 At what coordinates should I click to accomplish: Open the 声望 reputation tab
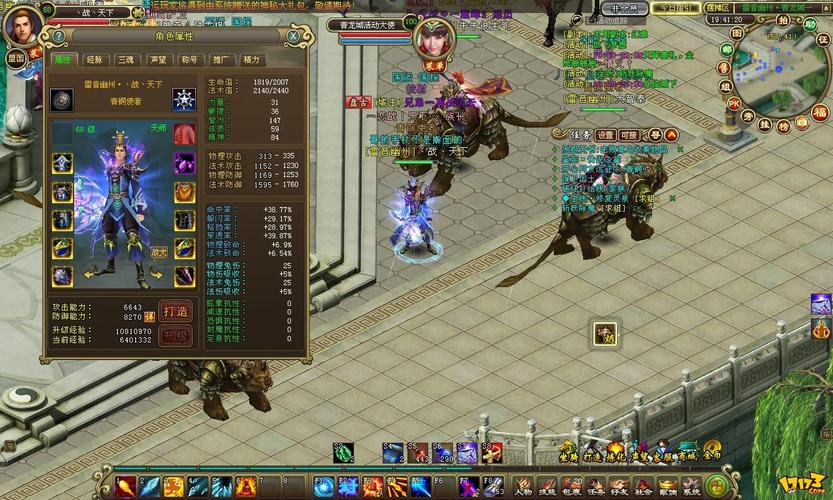click(157, 60)
